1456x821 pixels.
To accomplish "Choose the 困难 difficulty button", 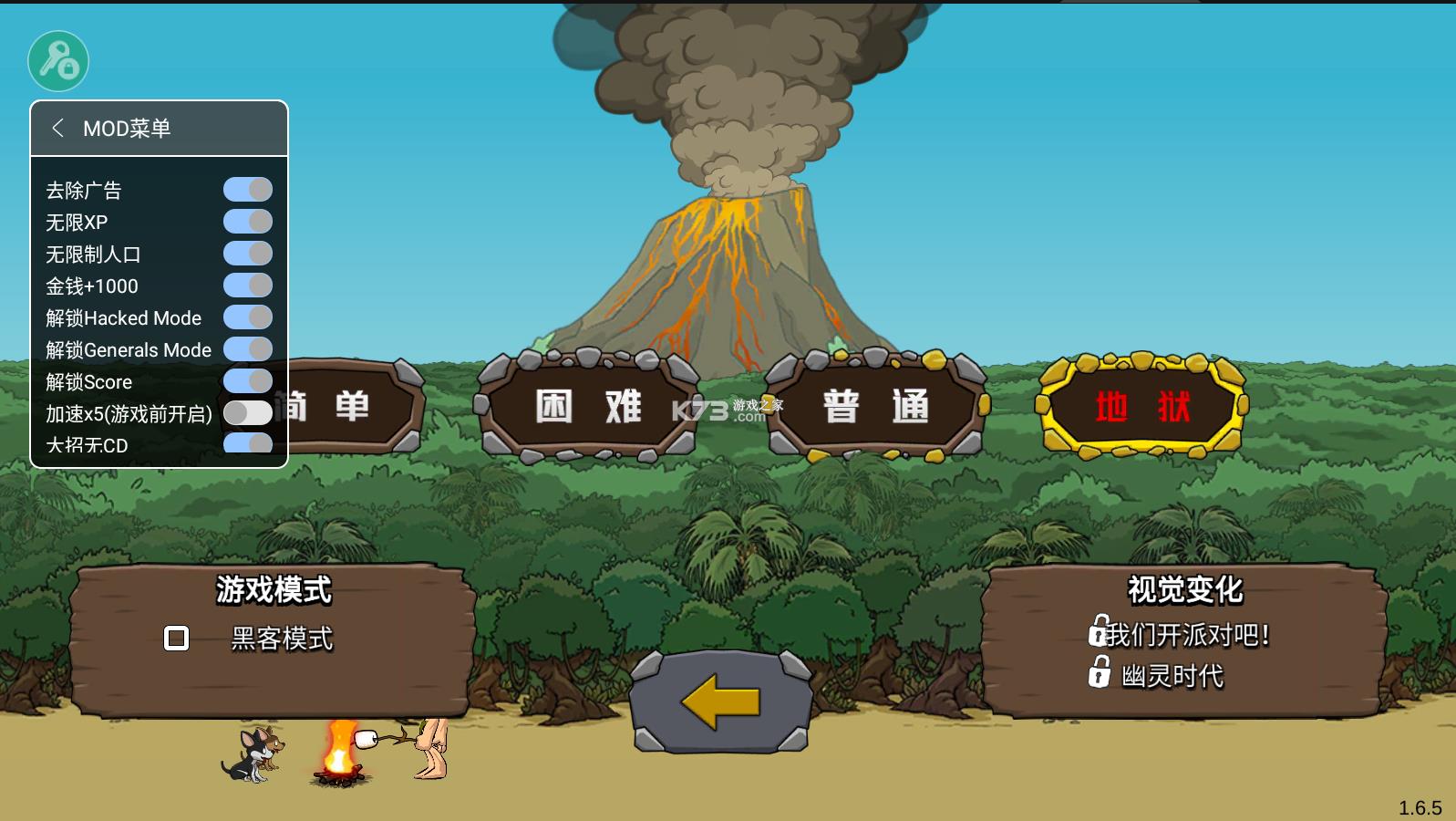I will click(588, 406).
